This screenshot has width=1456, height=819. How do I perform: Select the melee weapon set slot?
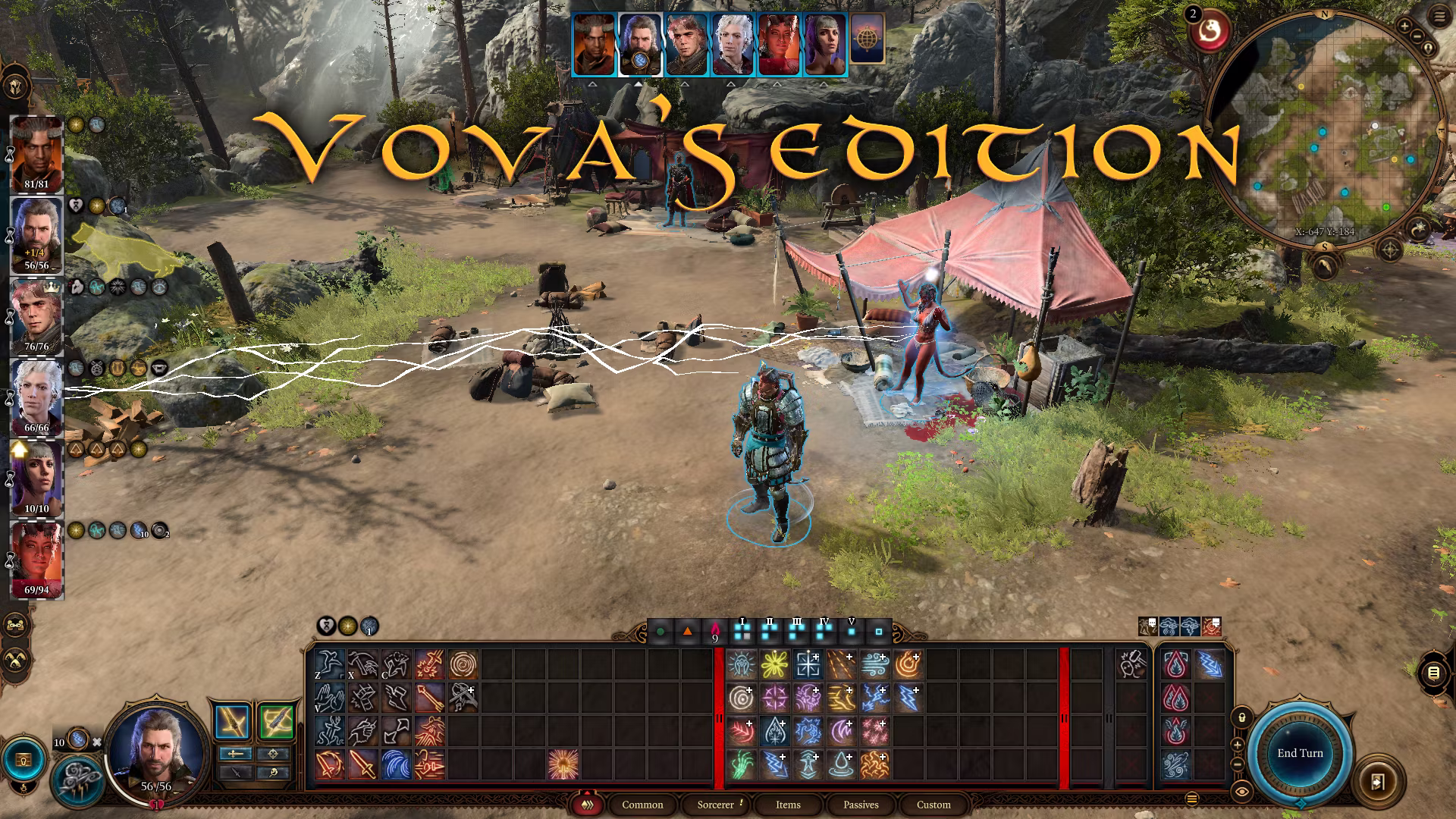(232, 722)
